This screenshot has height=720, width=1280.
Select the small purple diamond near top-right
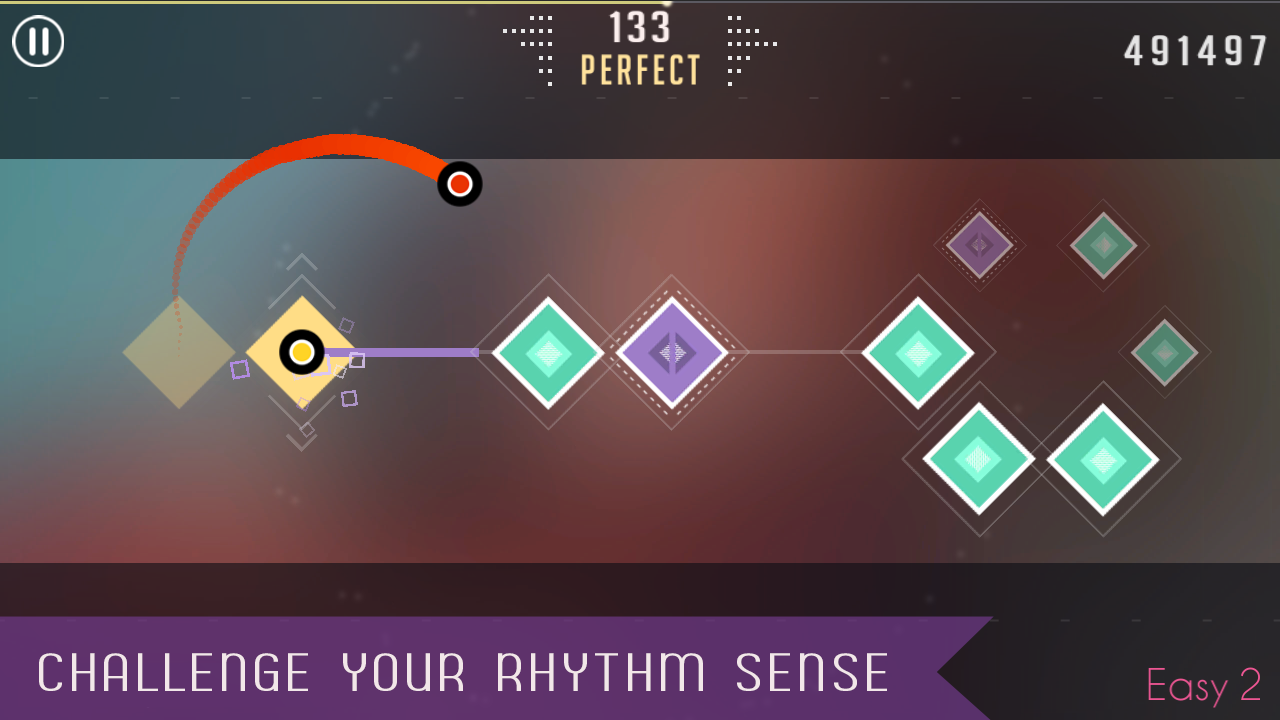978,243
